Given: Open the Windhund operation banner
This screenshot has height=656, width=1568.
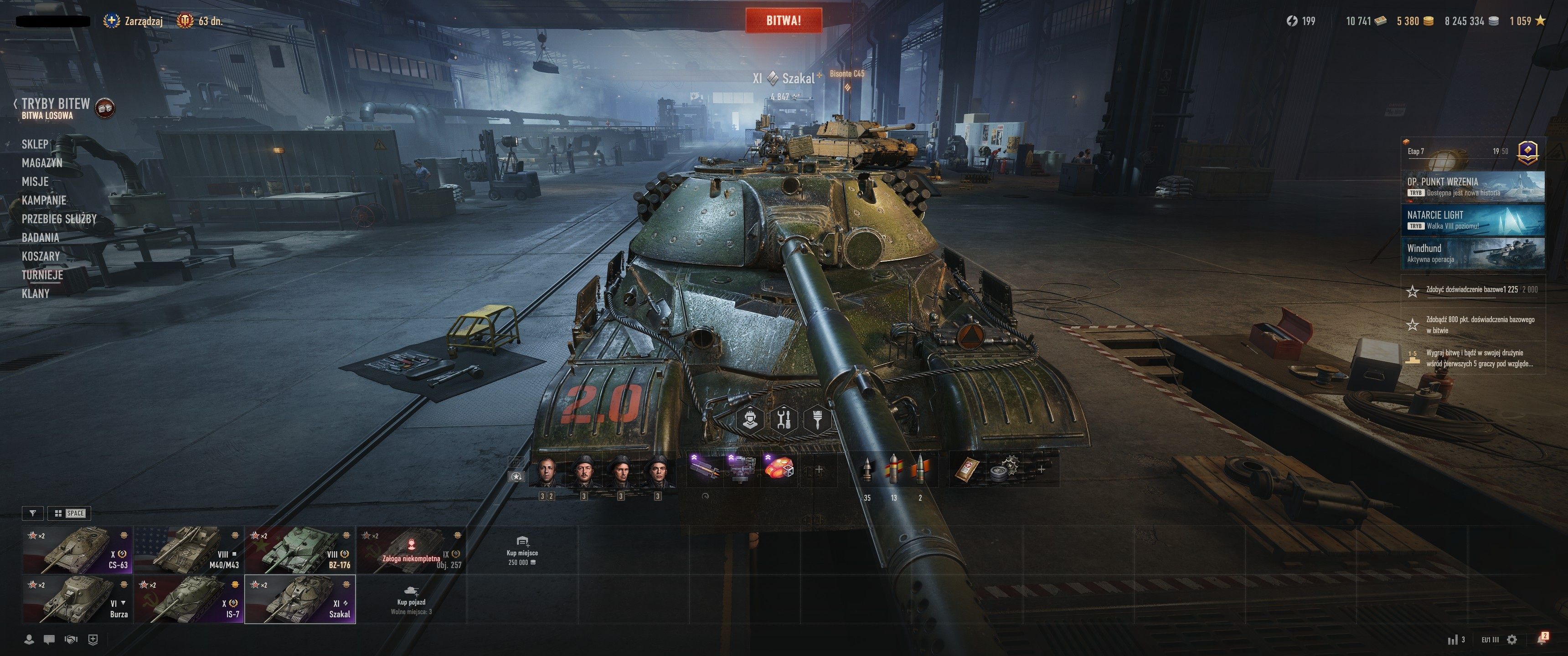Looking at the screenshot, I should (x=1472, y=253).
